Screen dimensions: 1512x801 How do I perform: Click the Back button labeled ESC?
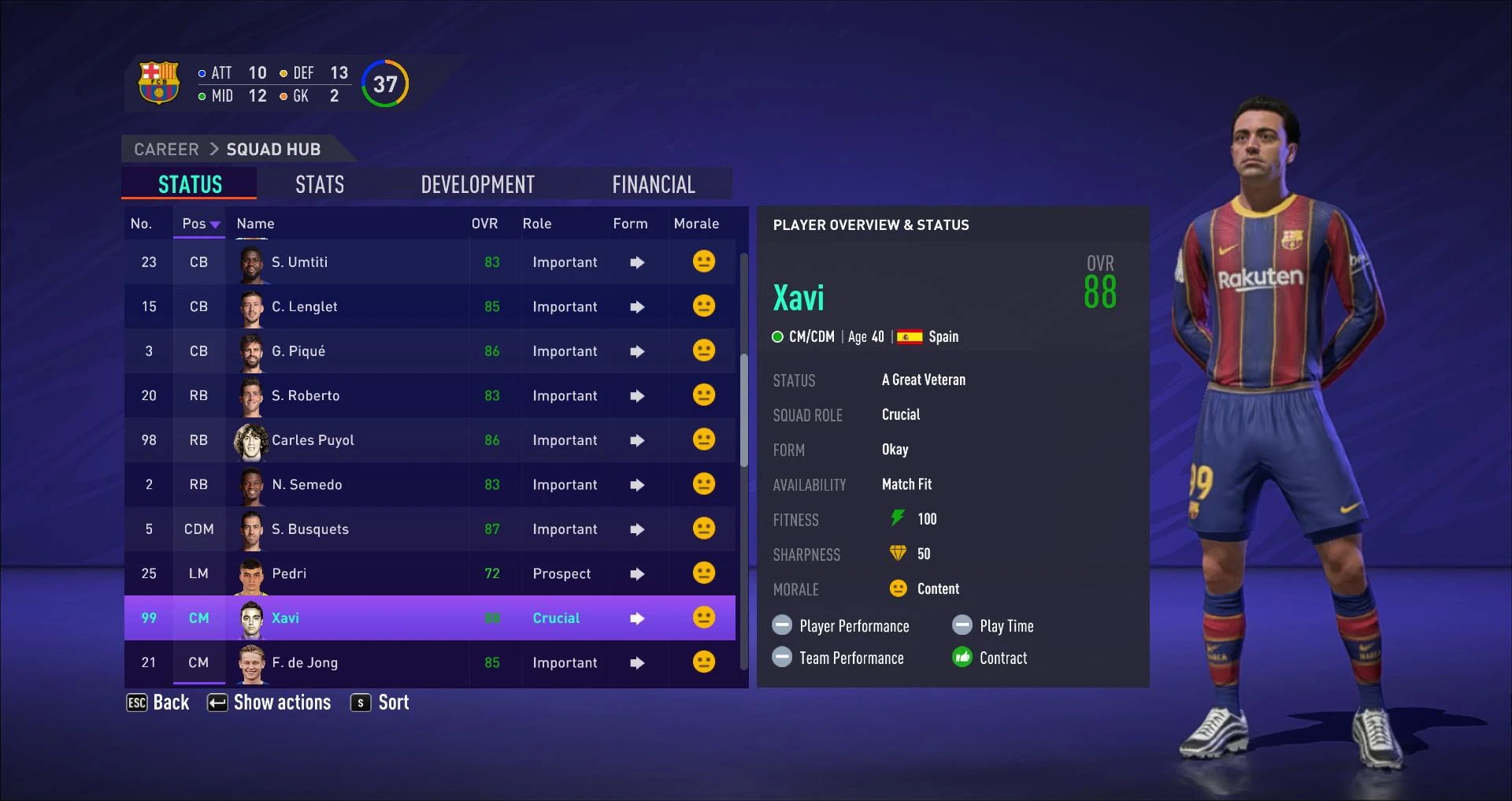click(157, 702)
